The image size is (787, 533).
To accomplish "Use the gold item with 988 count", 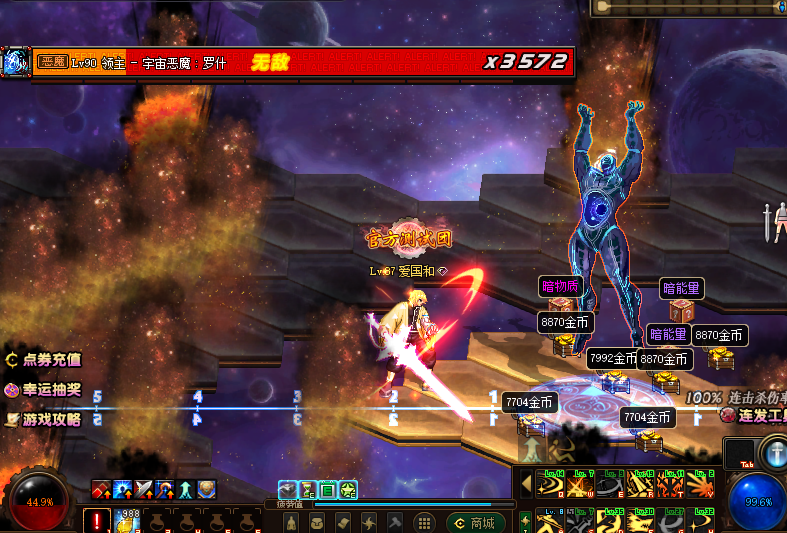I will click(126, 521).
